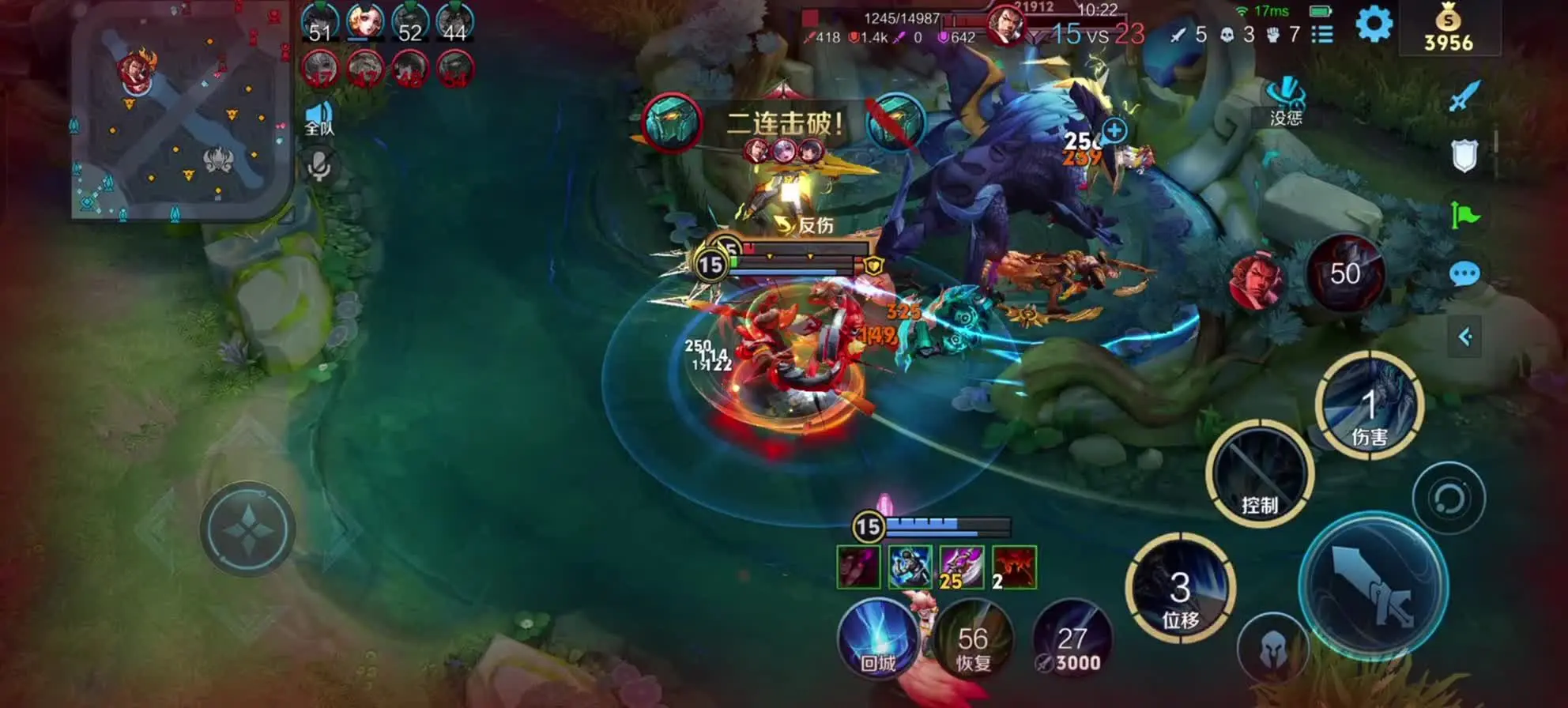Screen dimensions: 1568x708
Task: Send the shield defend signal
Action: pyautogui.click(x=1464, y=156)
